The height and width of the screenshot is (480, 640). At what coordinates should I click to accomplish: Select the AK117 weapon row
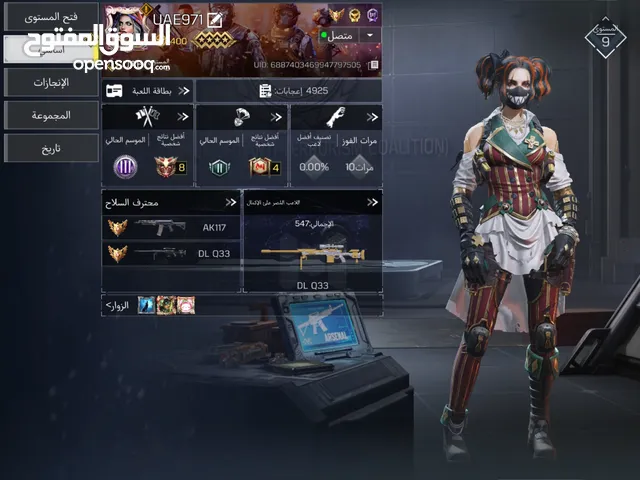170,227
